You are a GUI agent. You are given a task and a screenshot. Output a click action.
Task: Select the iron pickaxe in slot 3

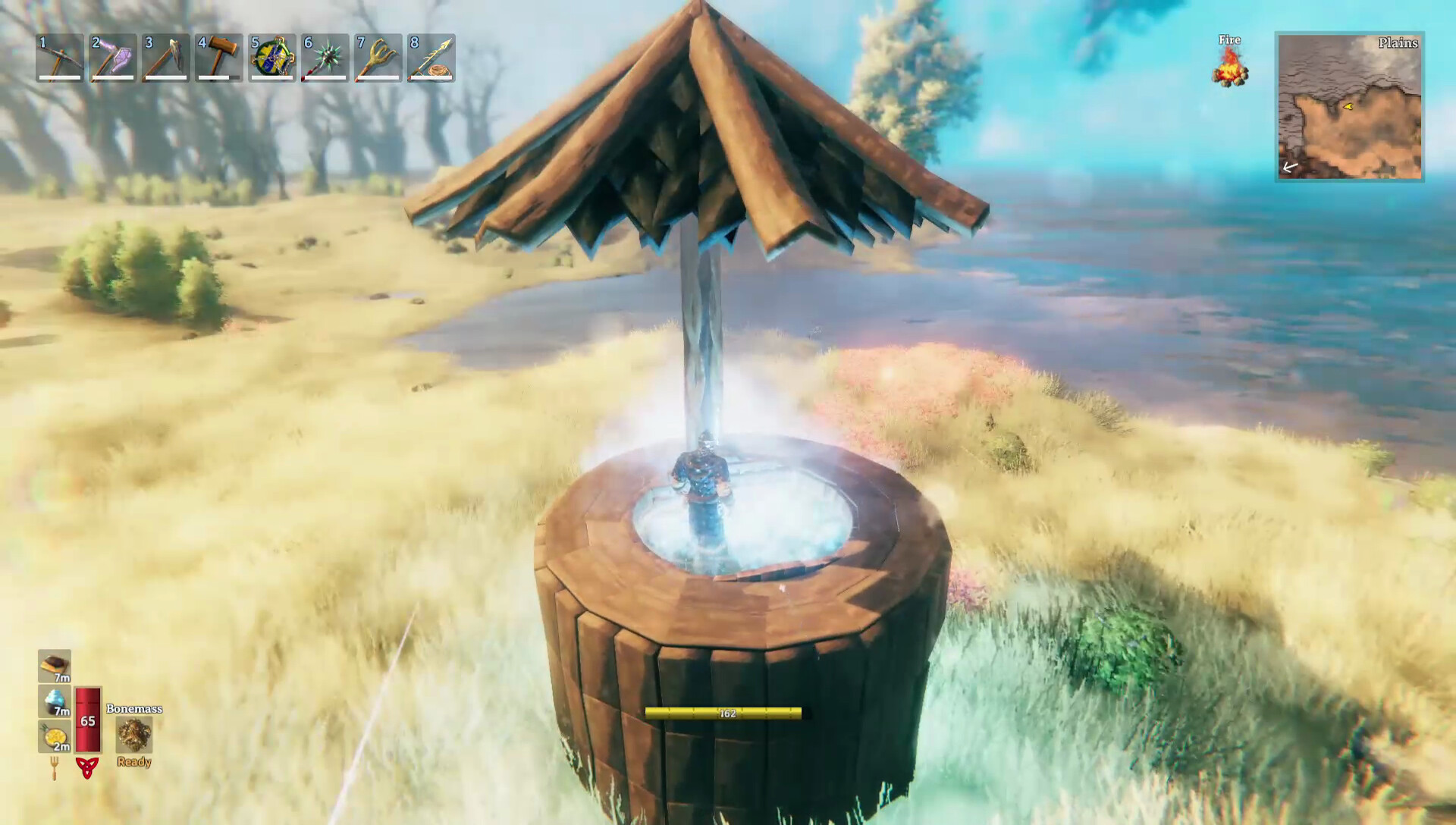165,59
